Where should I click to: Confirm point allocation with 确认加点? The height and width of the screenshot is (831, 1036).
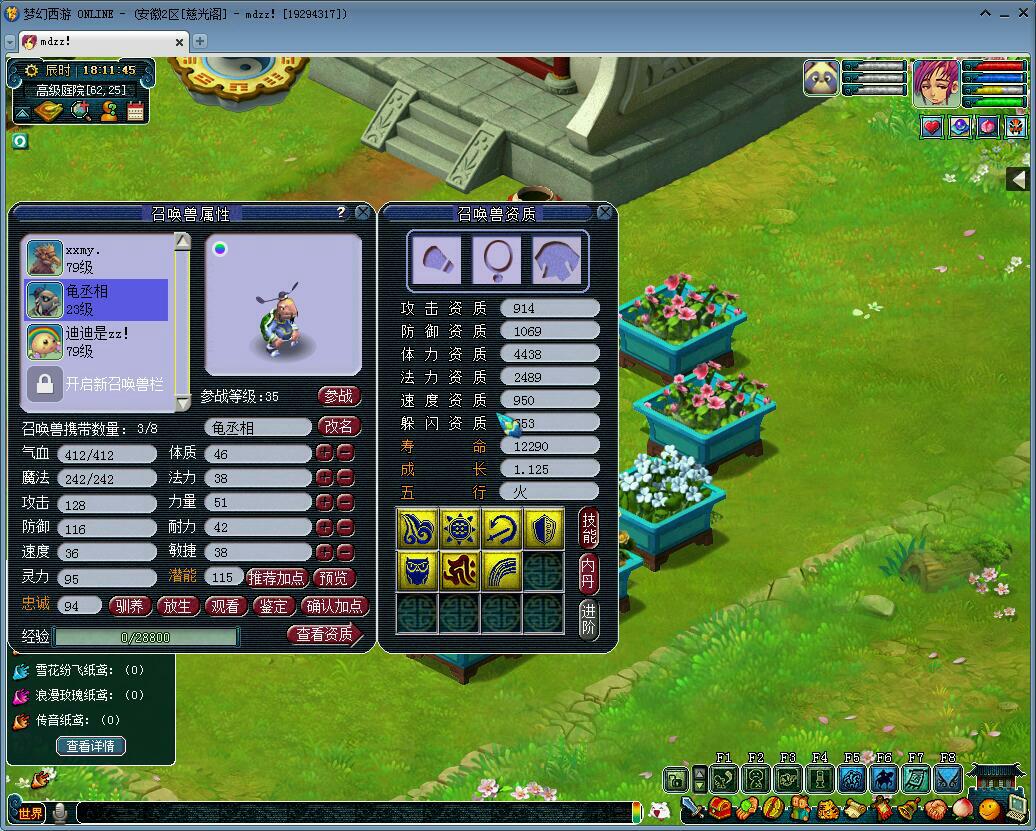(x=335, y=605)
